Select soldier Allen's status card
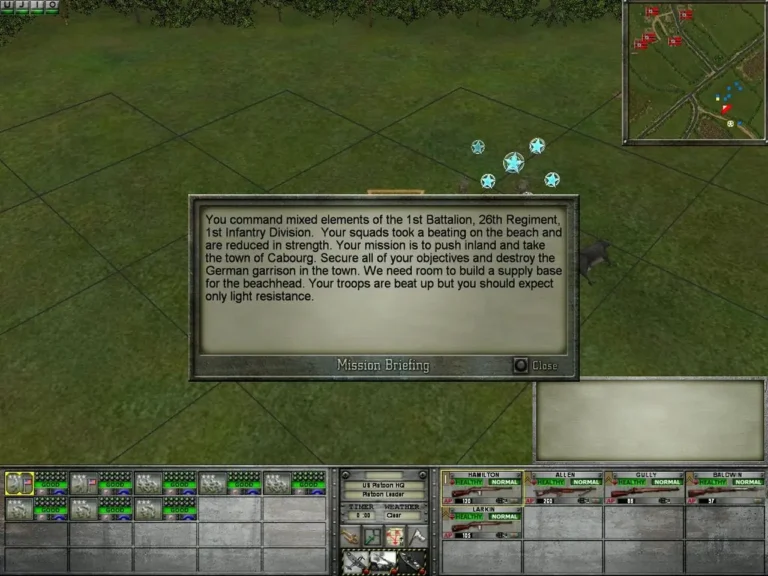Image resolution: width=768 pixels, height=576 pixels. click(x=564, y=487)
